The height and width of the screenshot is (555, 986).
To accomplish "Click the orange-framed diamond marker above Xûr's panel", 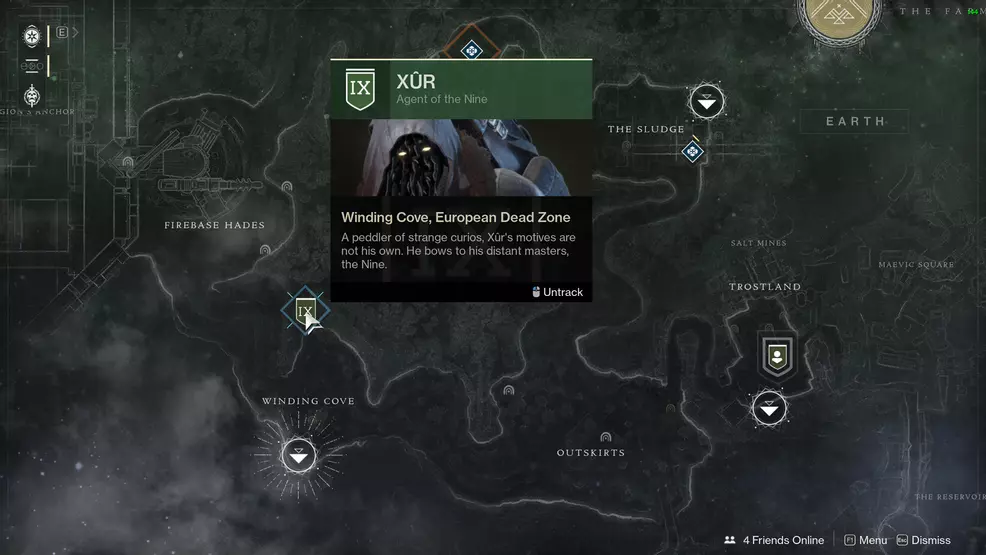I will pos(471,49).
